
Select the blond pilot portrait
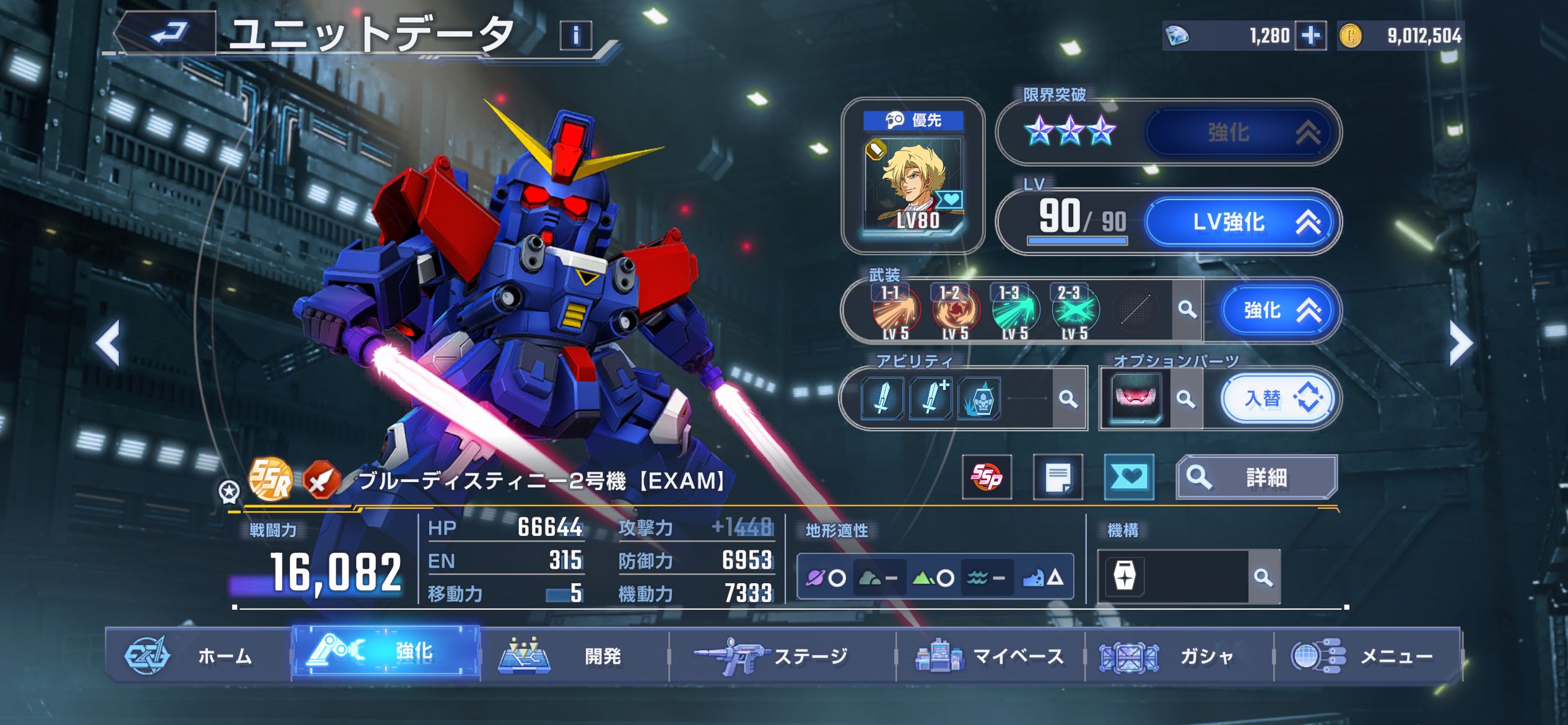[913, 184]
